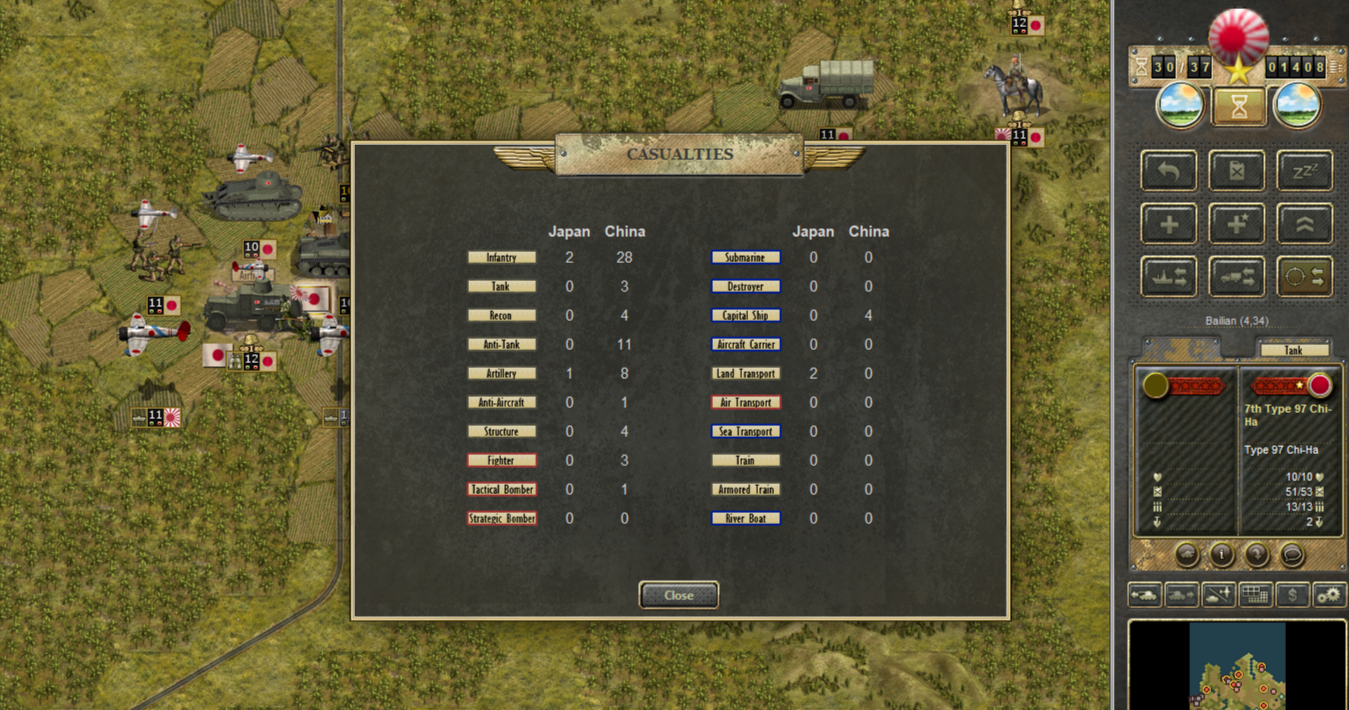Image resolution: width=1349 pixels, height=710 pixels.
Task: Upgrade the unit with the chevrons button
Action: [x=1304, y=224]
